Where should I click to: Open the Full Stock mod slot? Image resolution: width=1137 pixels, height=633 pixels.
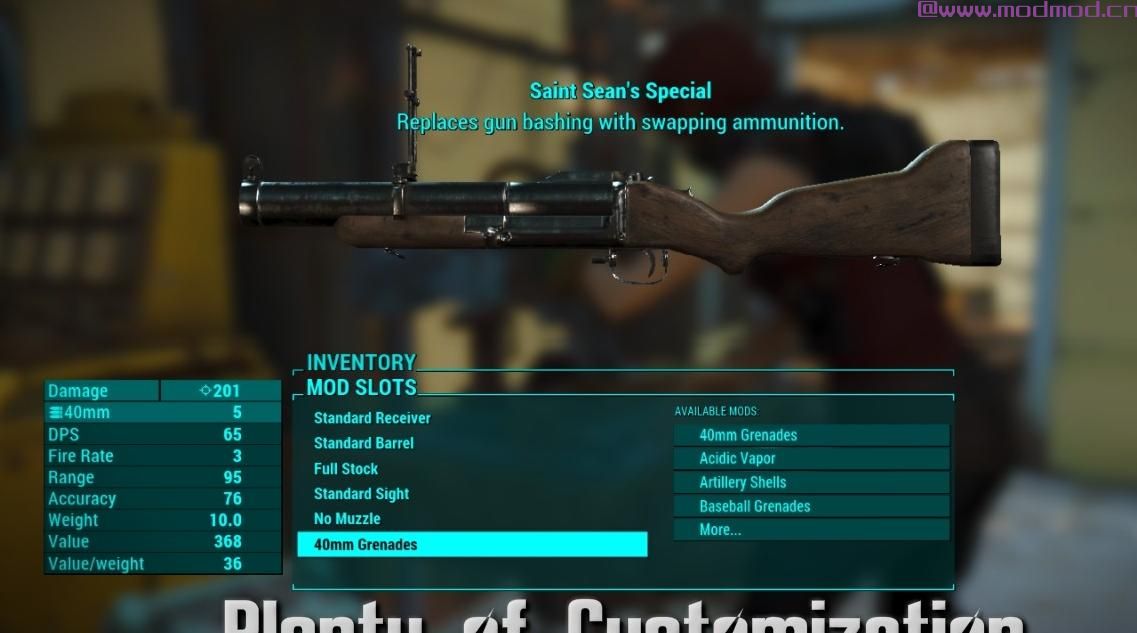pyautogui.click(x=346, y=468)
